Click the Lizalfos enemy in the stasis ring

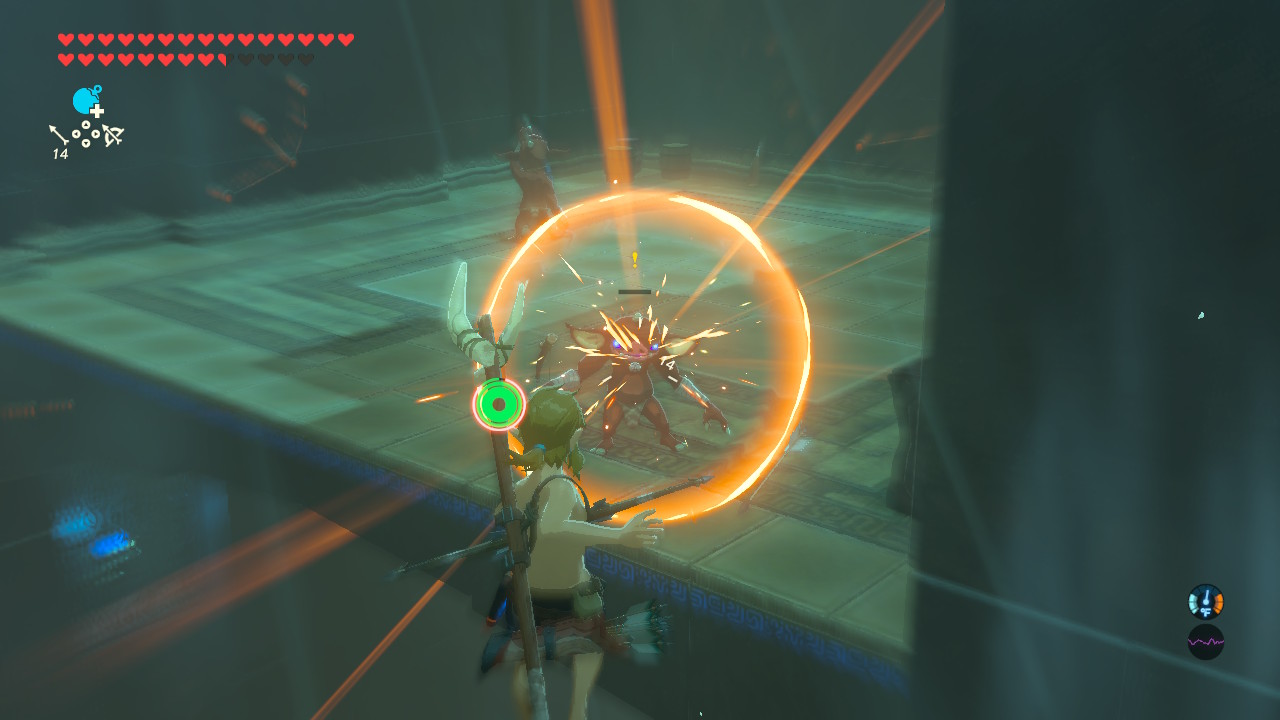click(x=635, y=370)
